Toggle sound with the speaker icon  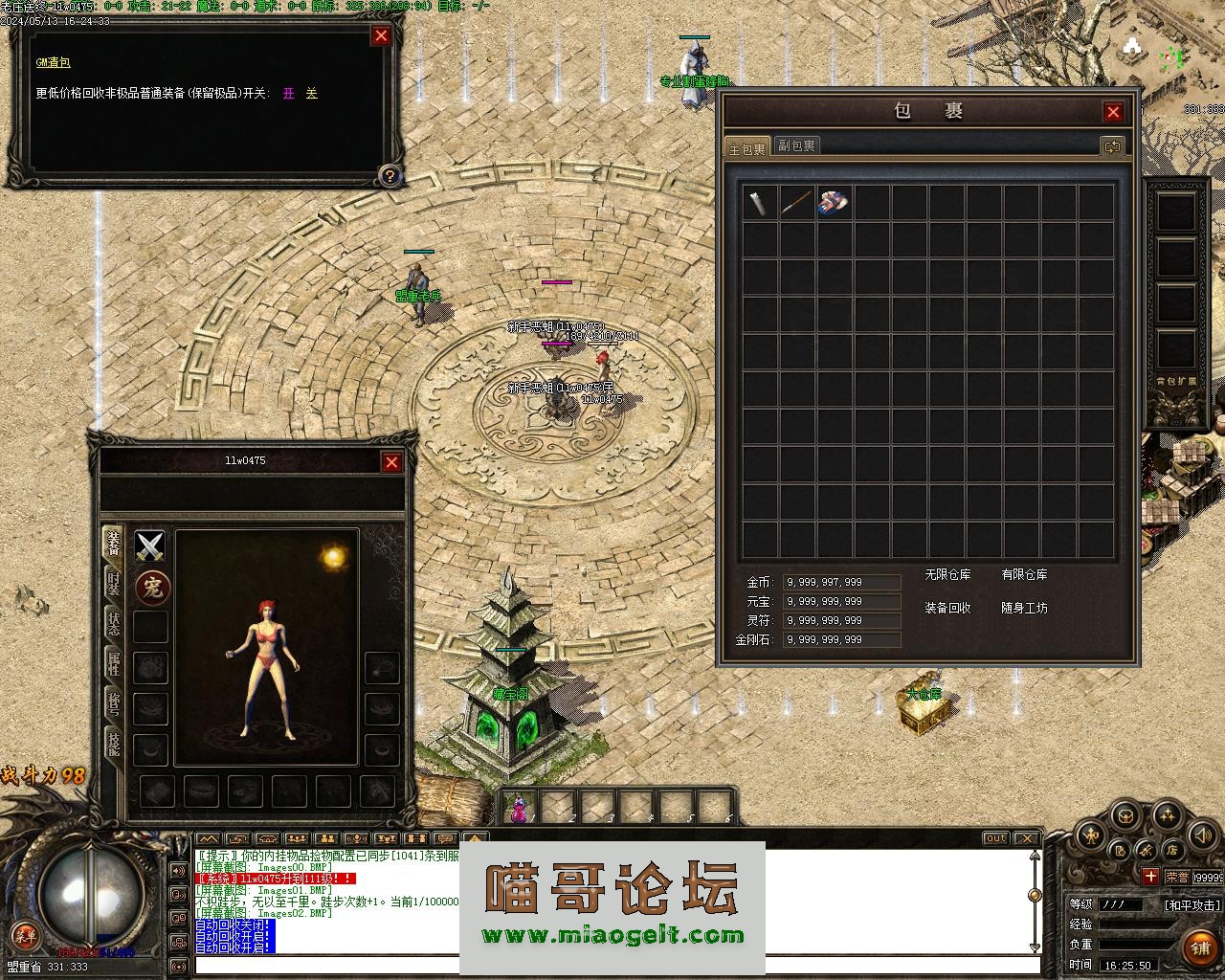pyautogui.click(x=1202, y=838)
